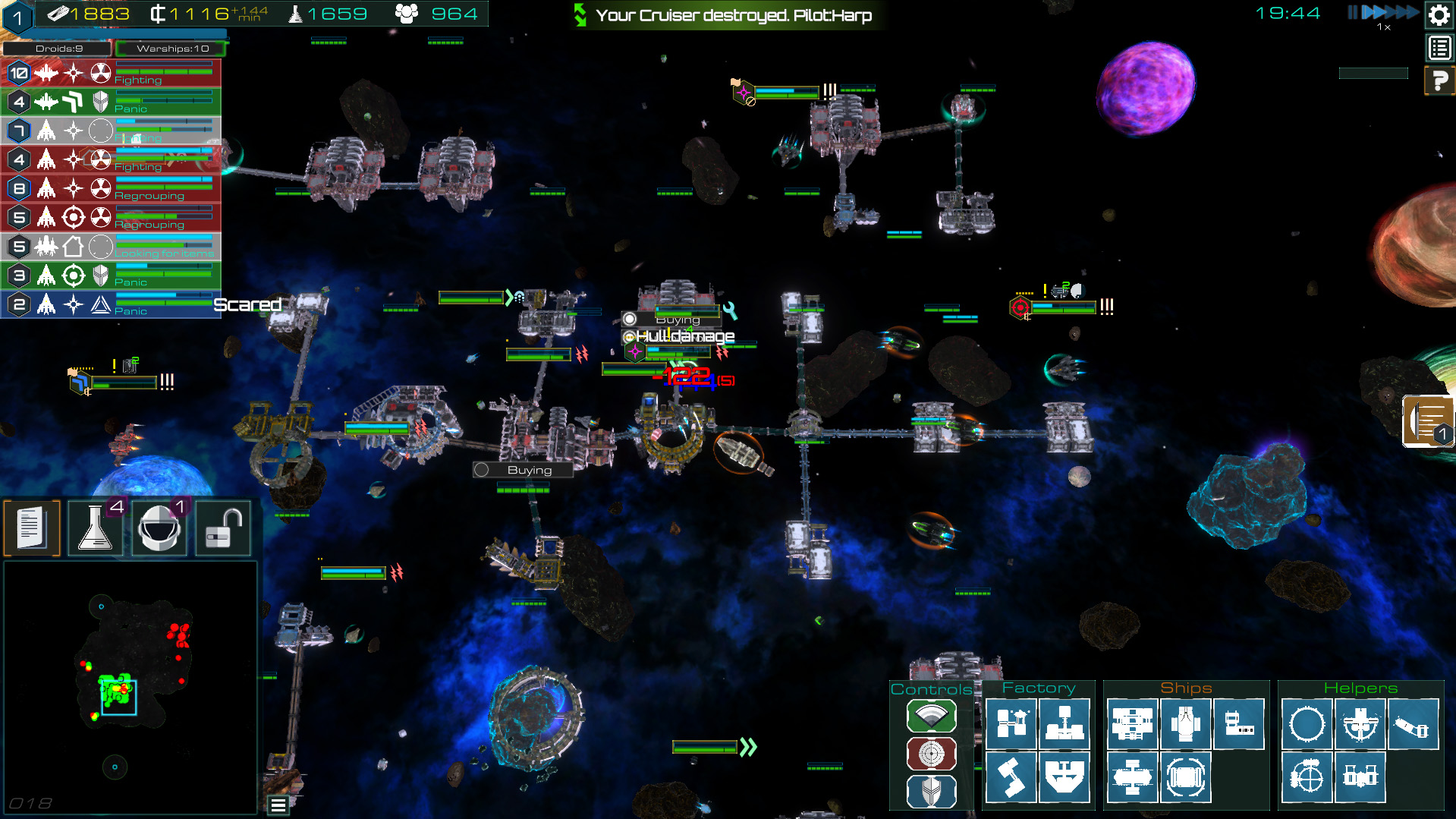Viewport: 1456px width, 819px height.
Task: Select the level 10 Fighting warship row
Action: tap(111, 73)
